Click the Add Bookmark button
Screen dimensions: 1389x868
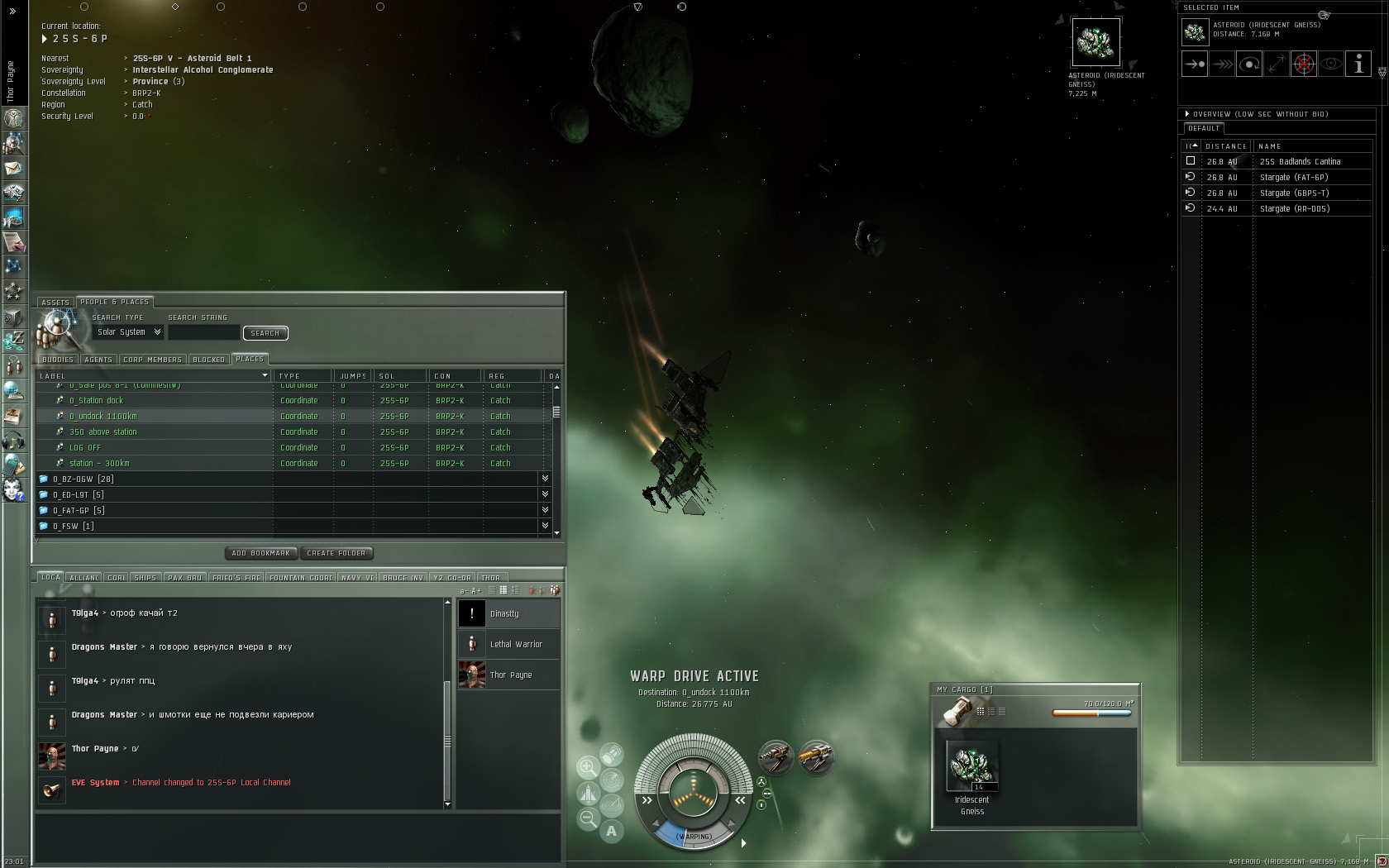pyautogui.click(x=260, y=553)
